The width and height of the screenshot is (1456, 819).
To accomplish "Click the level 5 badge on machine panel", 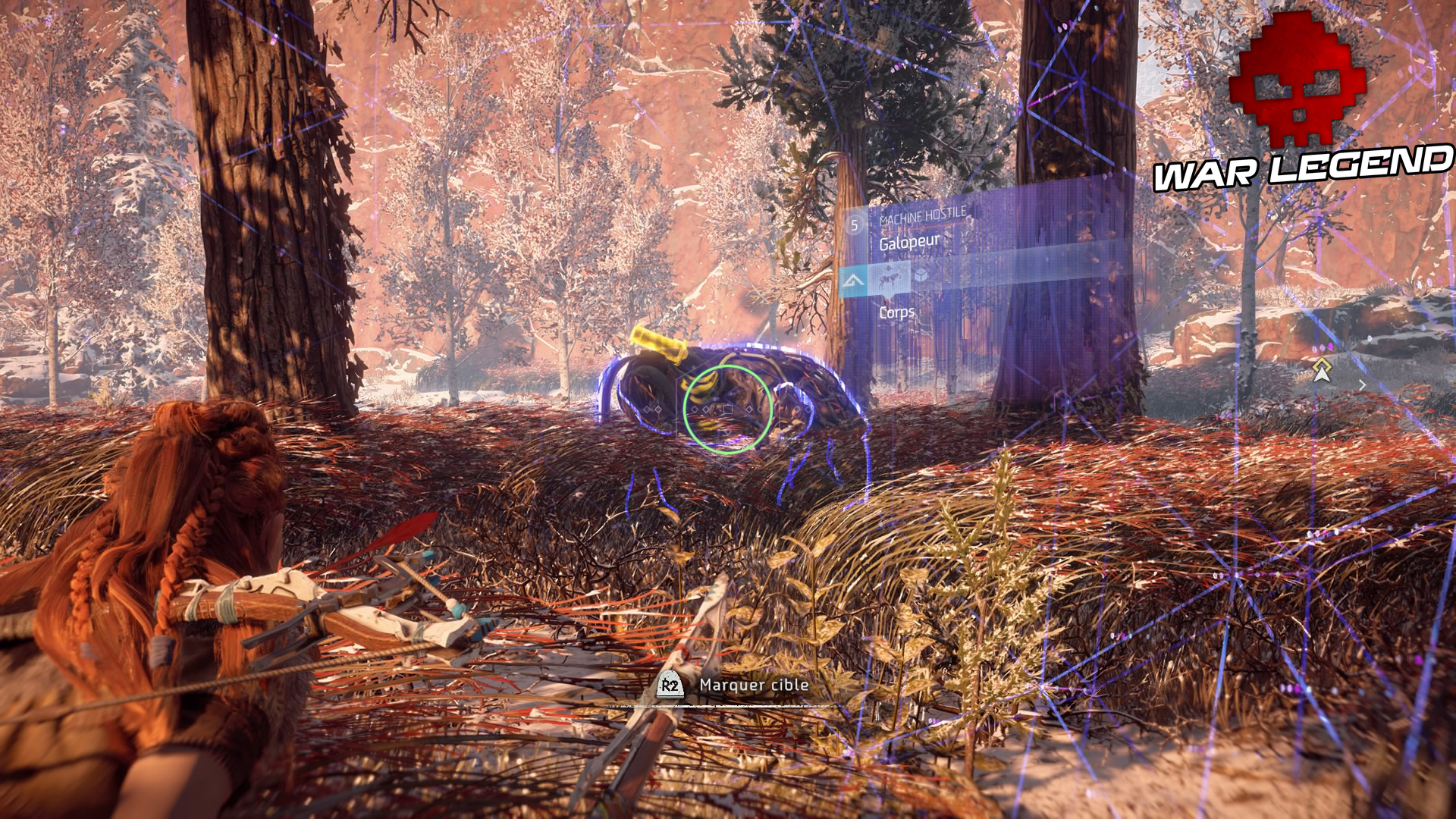I will point(854,225).
